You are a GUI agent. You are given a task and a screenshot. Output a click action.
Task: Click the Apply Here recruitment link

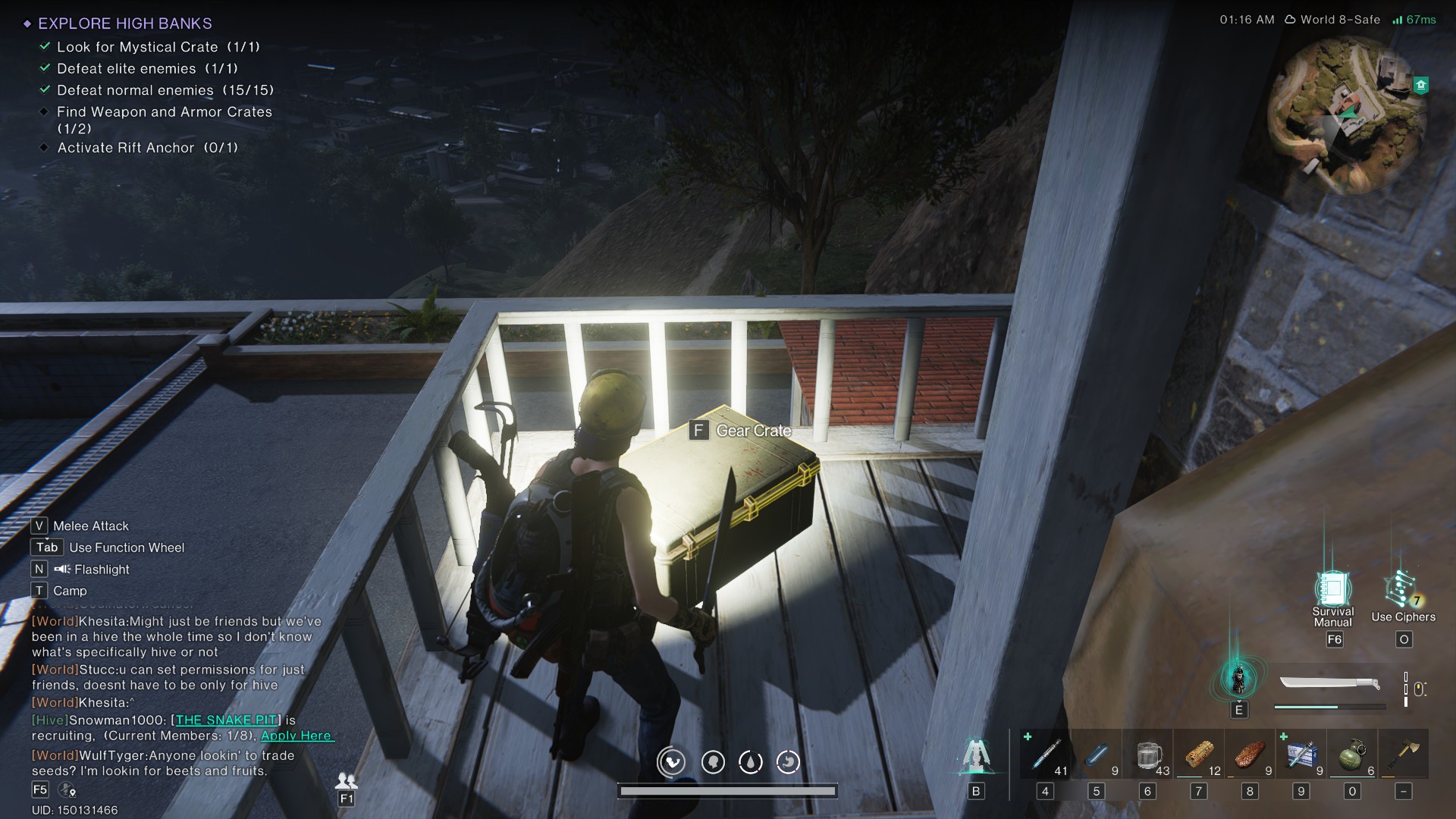point(297,736)
